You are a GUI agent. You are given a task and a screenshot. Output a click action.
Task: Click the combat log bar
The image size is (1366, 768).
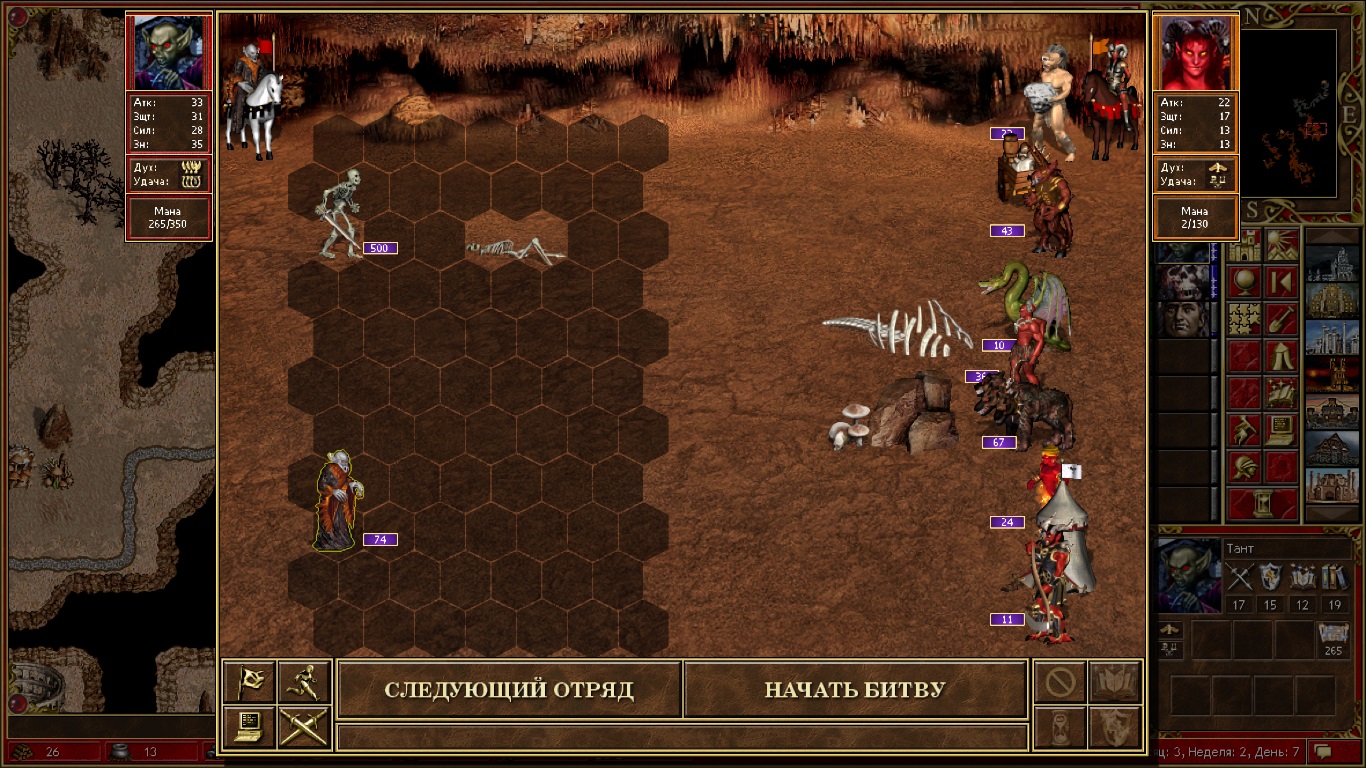[x=682, y=737]
